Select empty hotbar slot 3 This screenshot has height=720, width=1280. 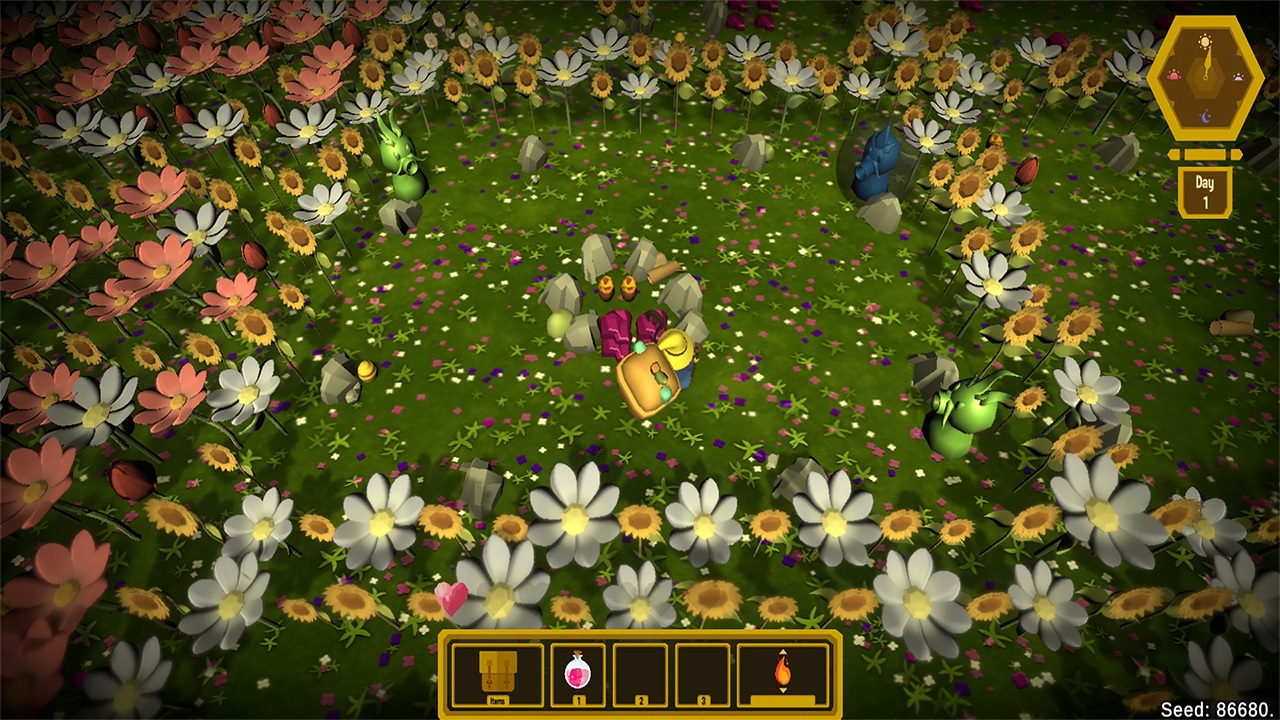coord(701,675)
